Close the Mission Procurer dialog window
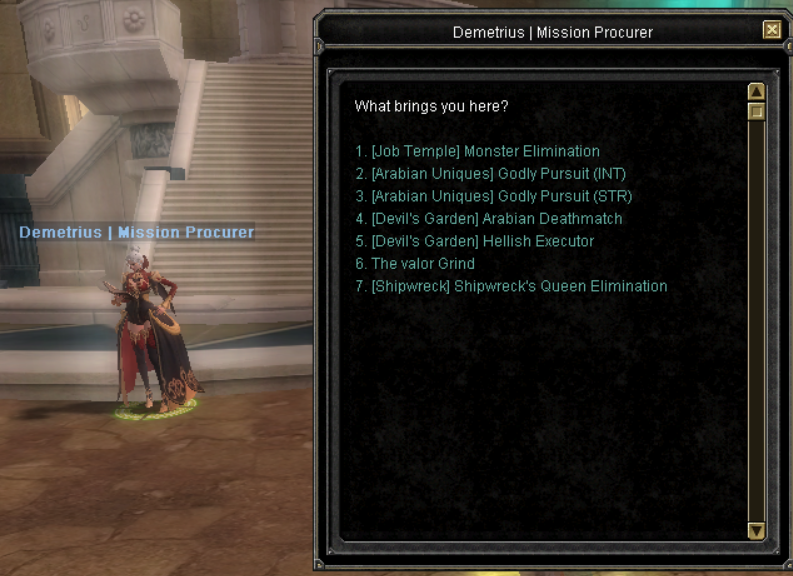This screenshot has width=793, height=576. click(771, 31)
